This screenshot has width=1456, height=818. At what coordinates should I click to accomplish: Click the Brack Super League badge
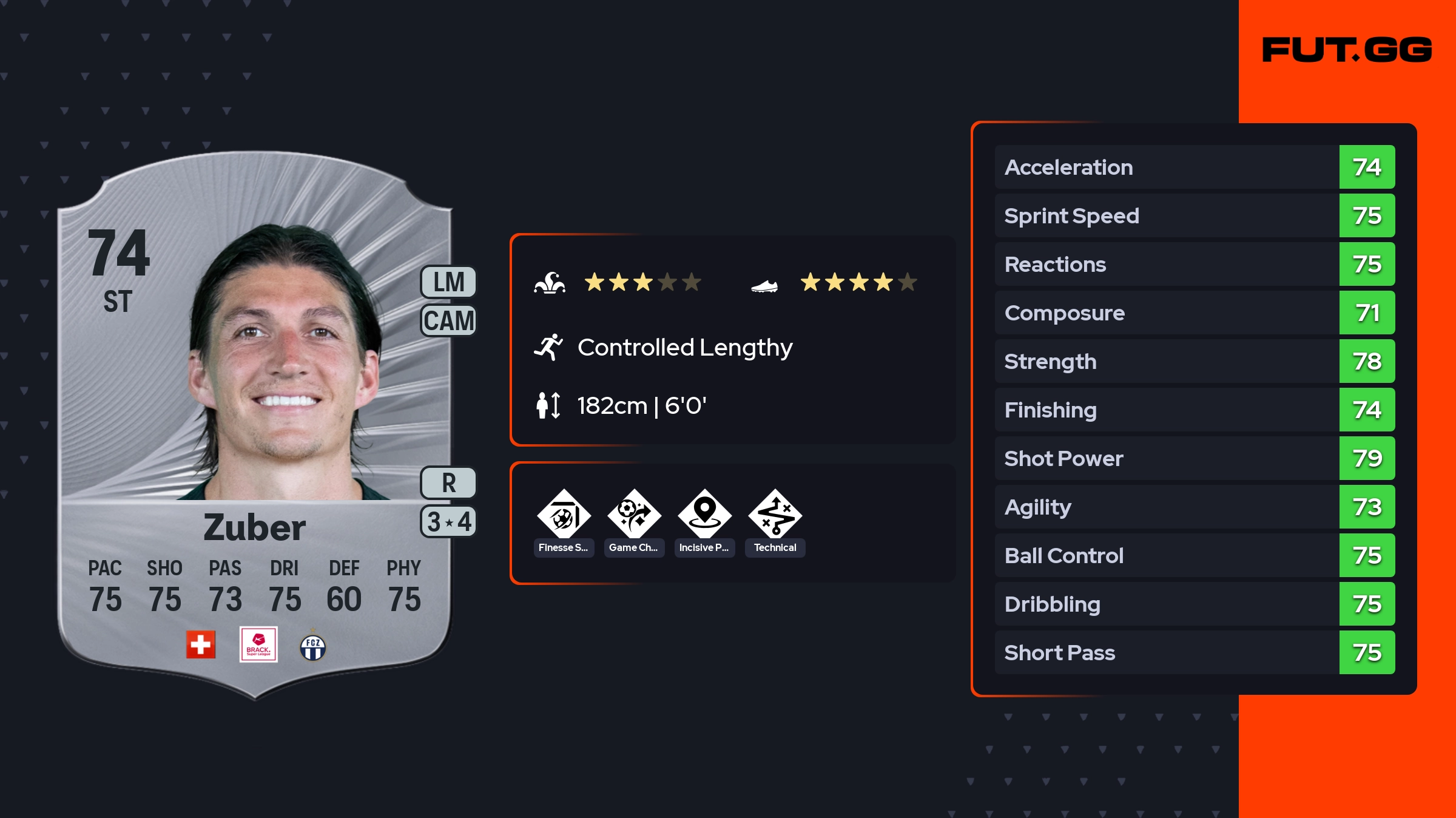[258, 644]
